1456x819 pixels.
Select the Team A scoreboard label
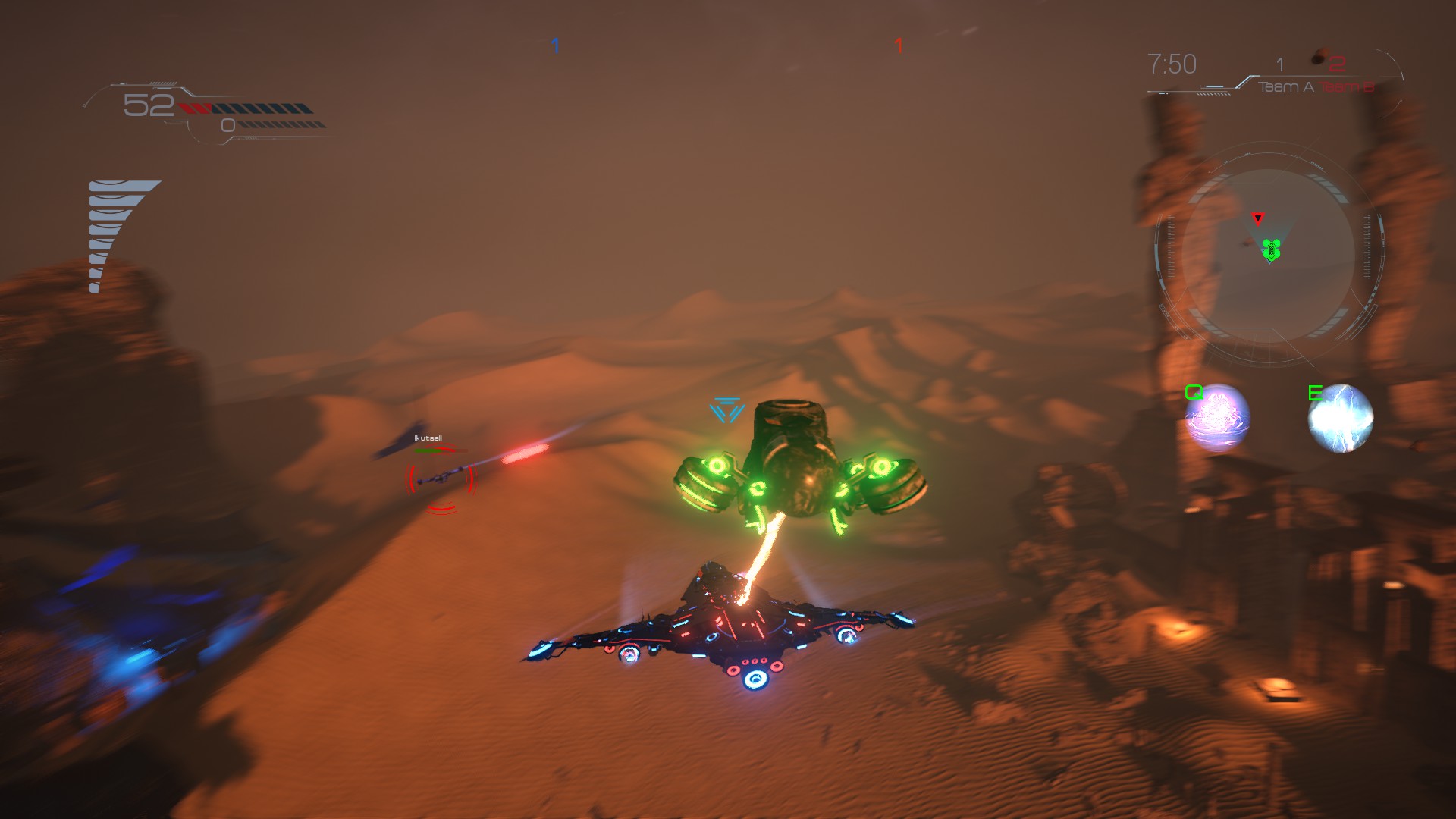[1287, 86]
